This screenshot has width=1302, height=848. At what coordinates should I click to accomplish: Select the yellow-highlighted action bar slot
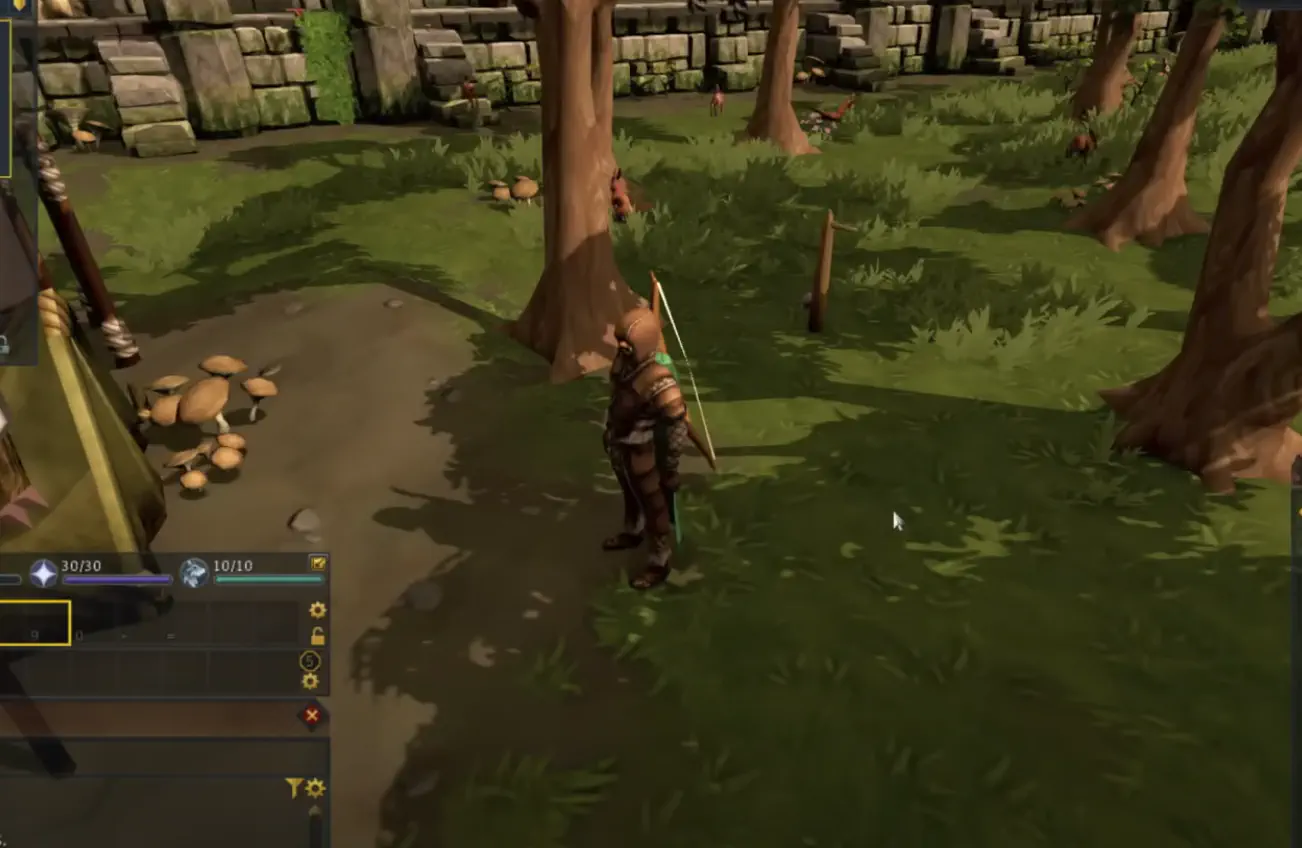[33, 624]
